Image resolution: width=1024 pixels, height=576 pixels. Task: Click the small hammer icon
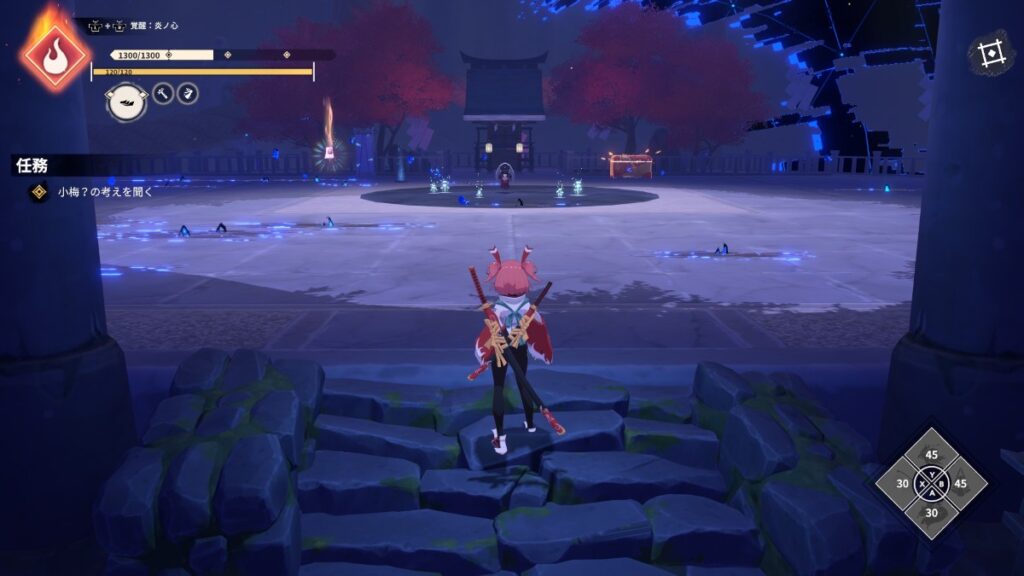point(163,94)
